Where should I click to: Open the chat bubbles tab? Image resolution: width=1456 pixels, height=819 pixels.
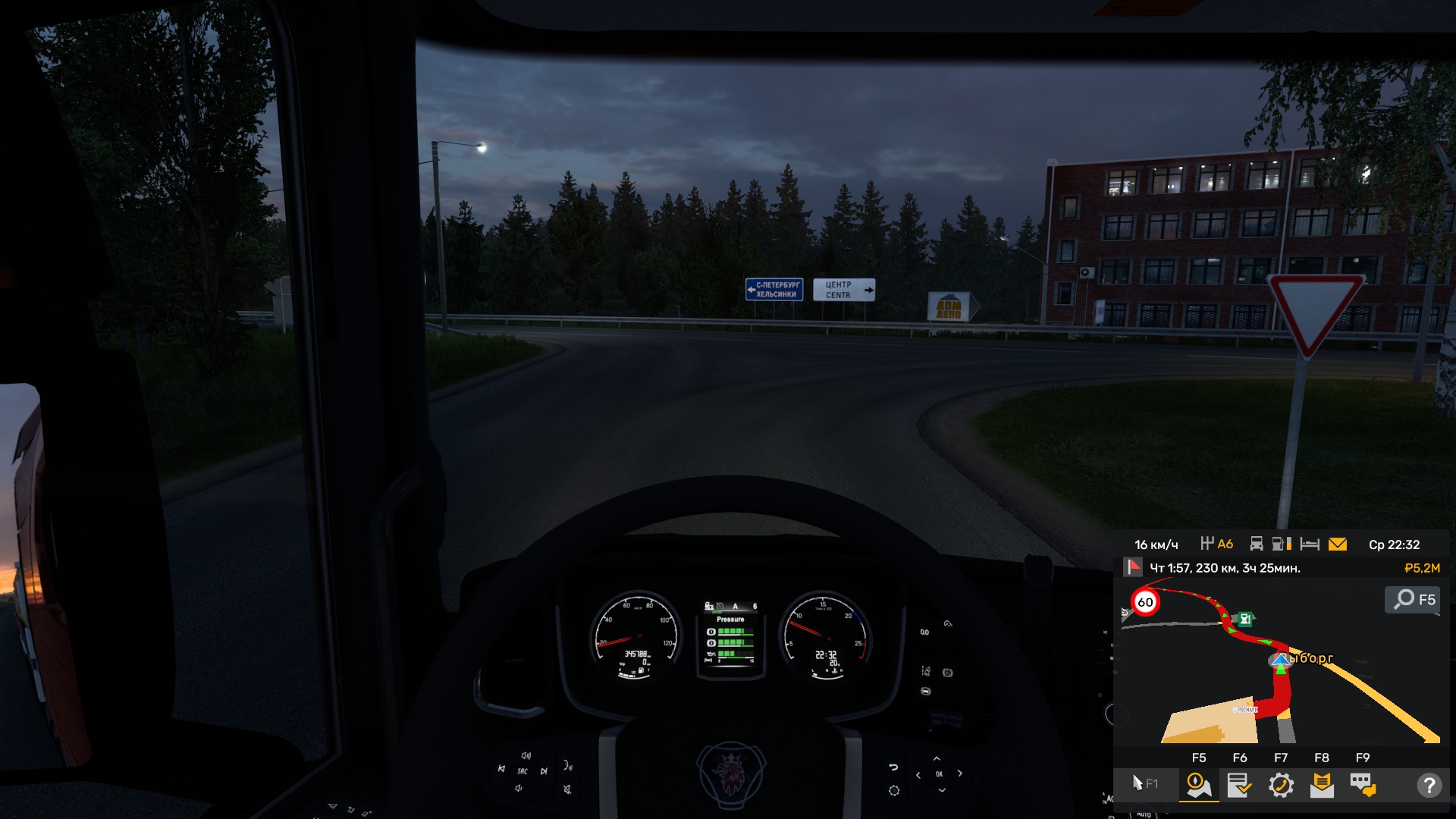tap(1363, 785)
